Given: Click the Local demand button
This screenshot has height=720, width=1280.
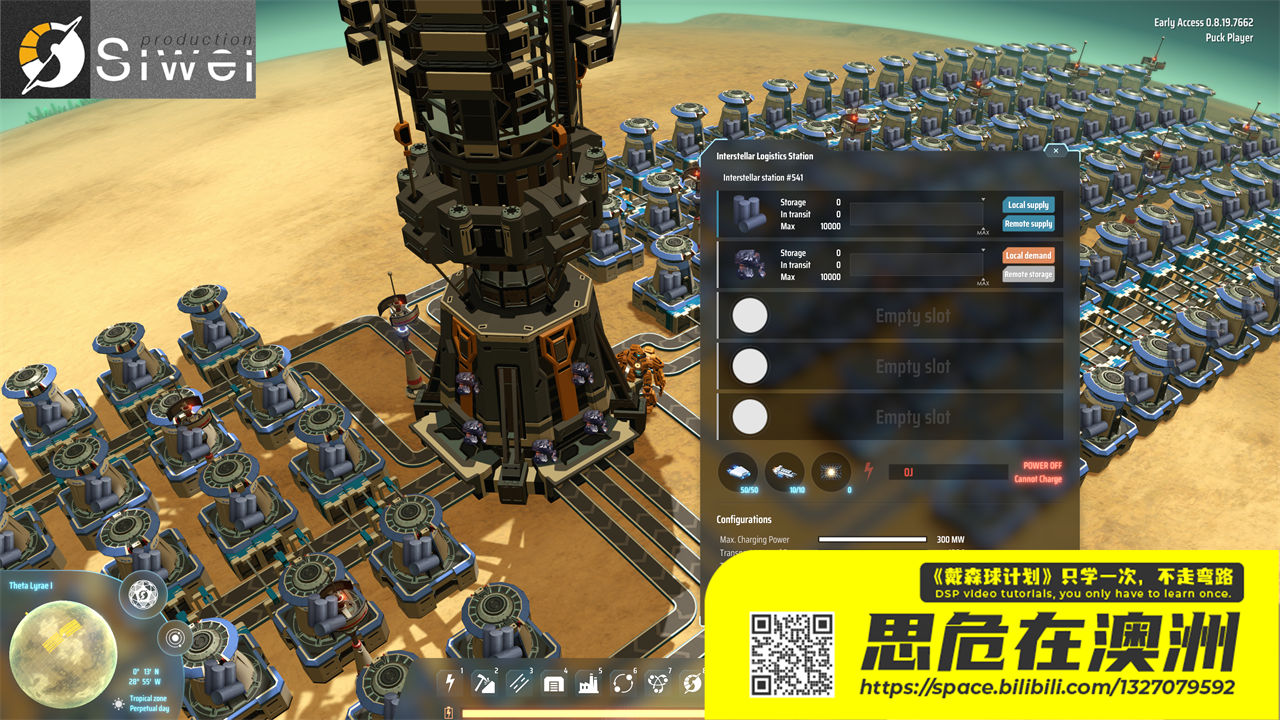Looking at the screenshot, I should coord(1029,255).
